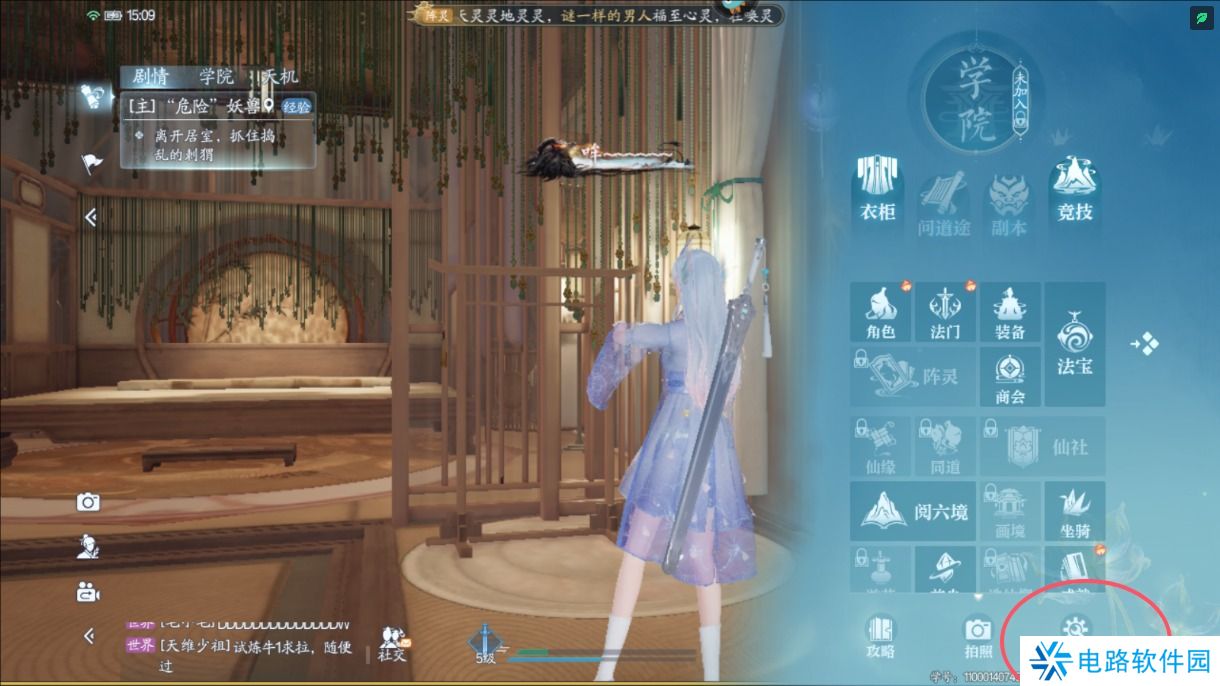Open the 角色 character panel

click(880, 312)
